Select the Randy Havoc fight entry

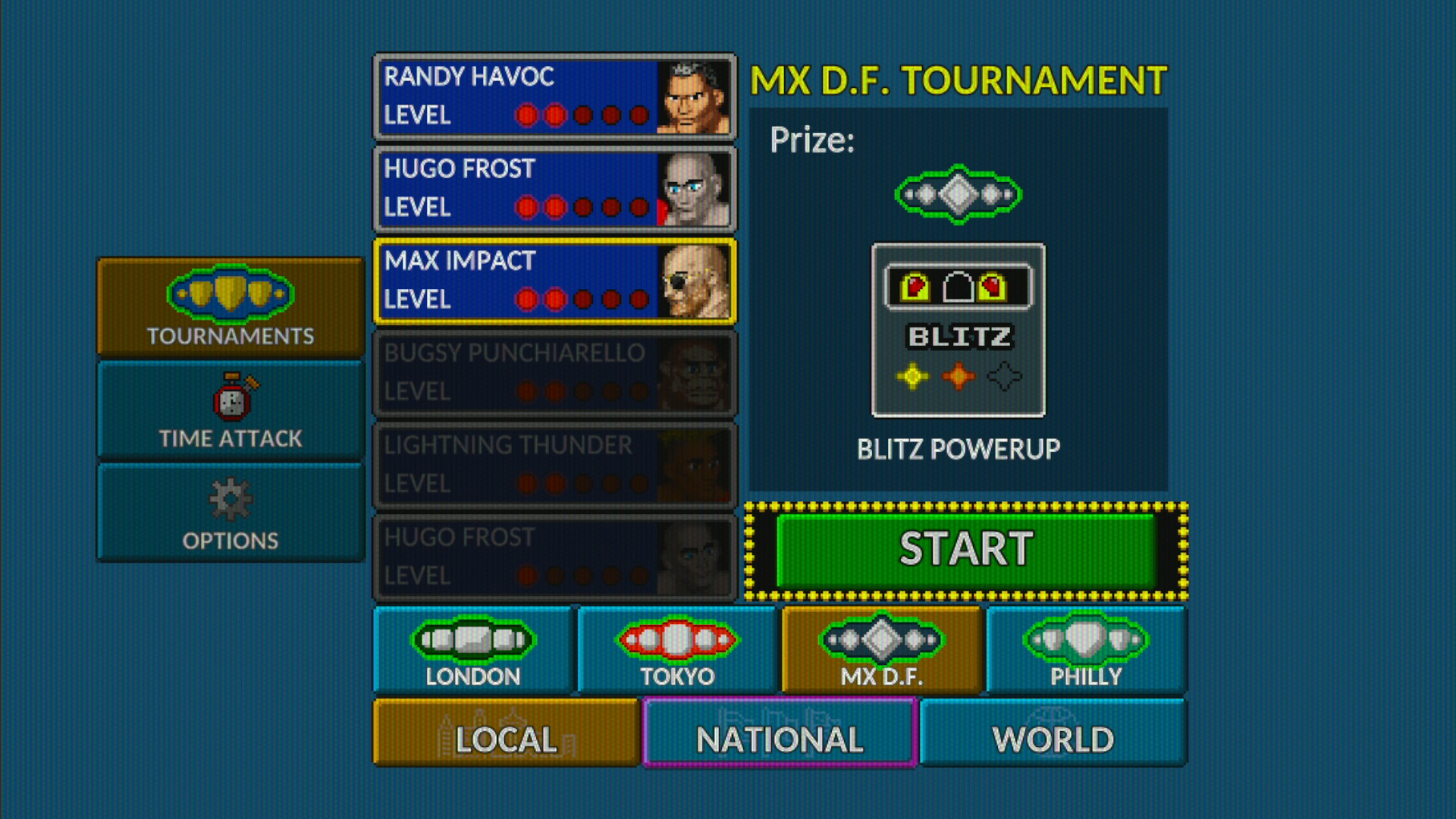click(x=531, y=96)
